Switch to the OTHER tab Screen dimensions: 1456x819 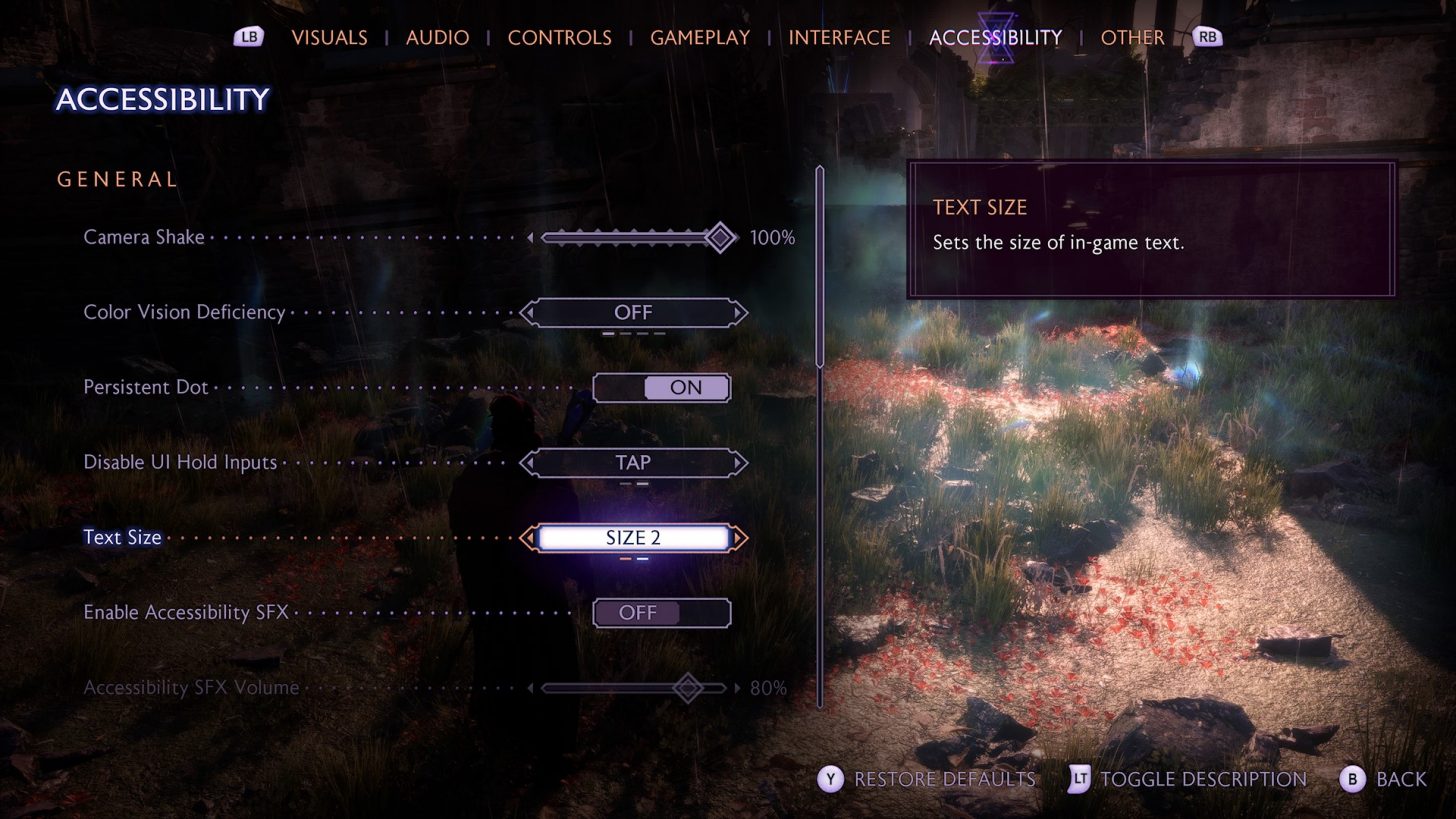pos(1133,37)
